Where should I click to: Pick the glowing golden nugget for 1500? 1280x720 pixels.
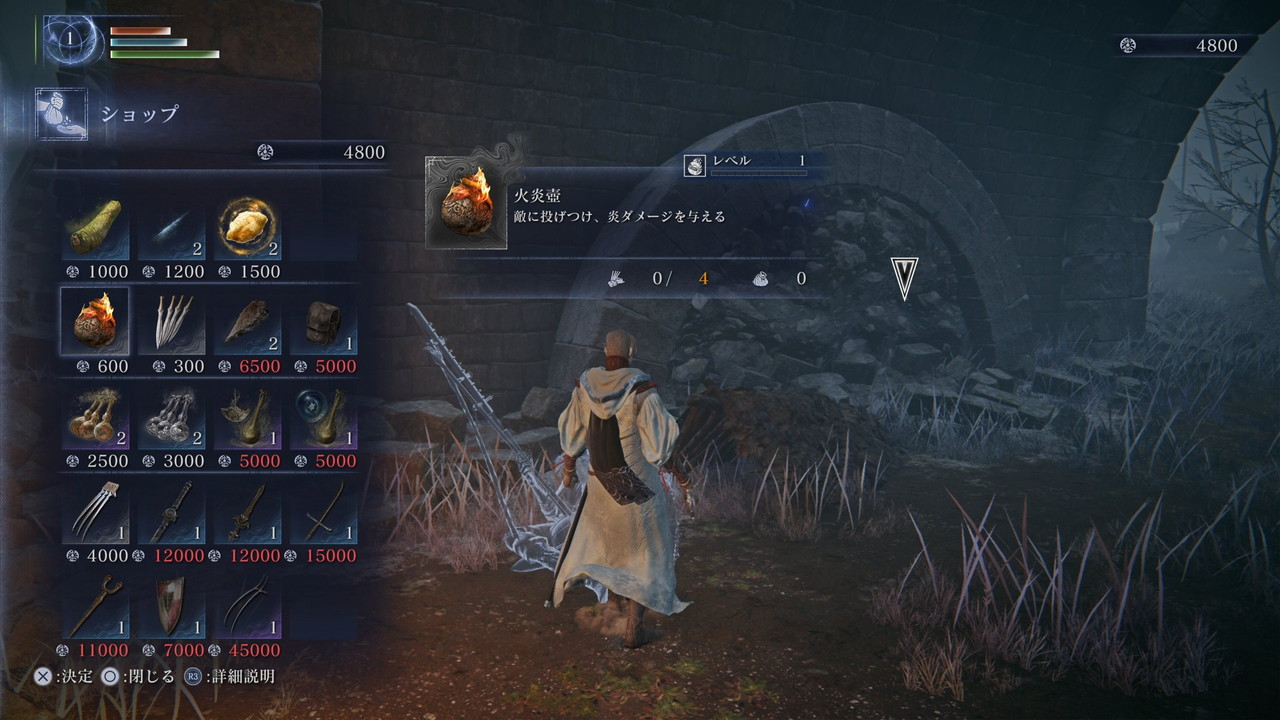click(247, 229)
